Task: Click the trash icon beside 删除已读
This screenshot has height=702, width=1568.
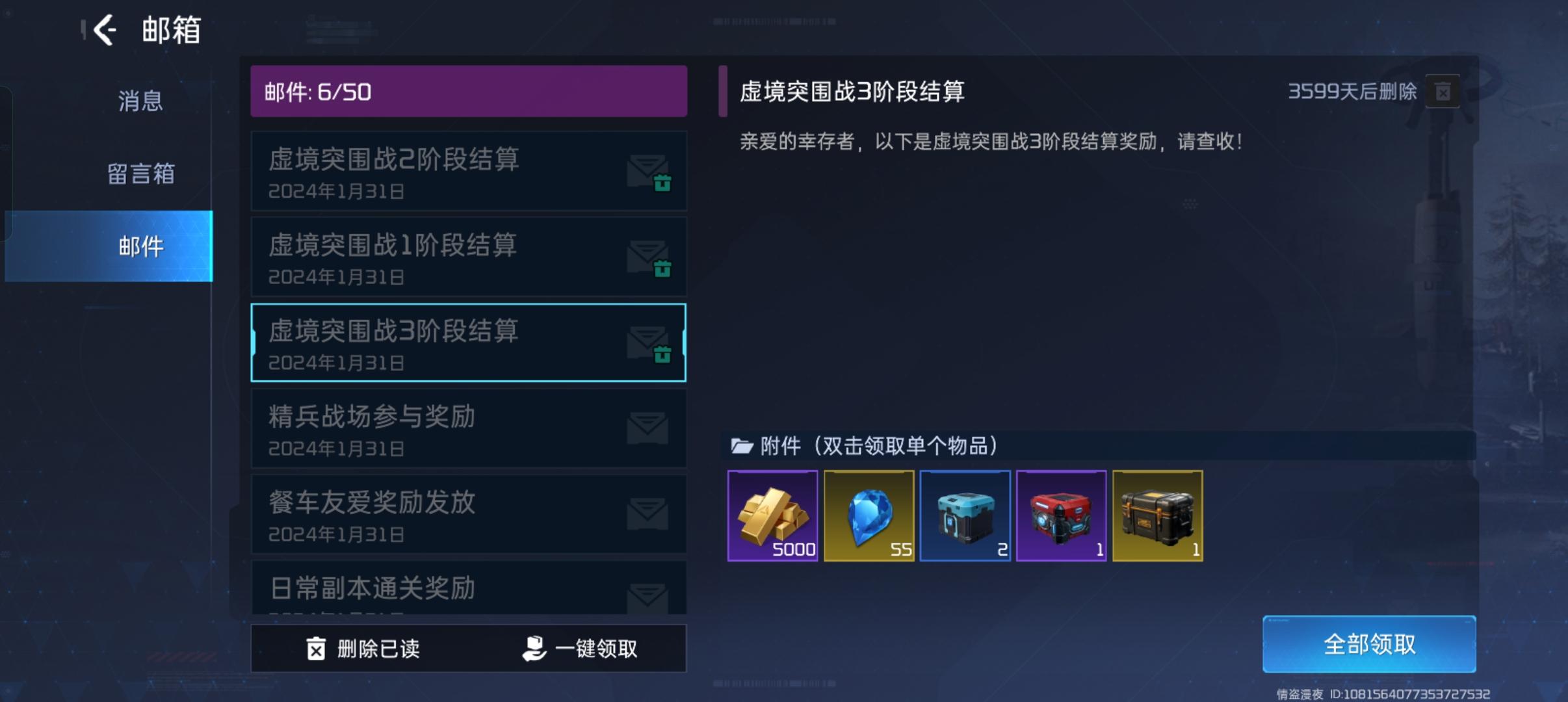Action: point(316,647)
